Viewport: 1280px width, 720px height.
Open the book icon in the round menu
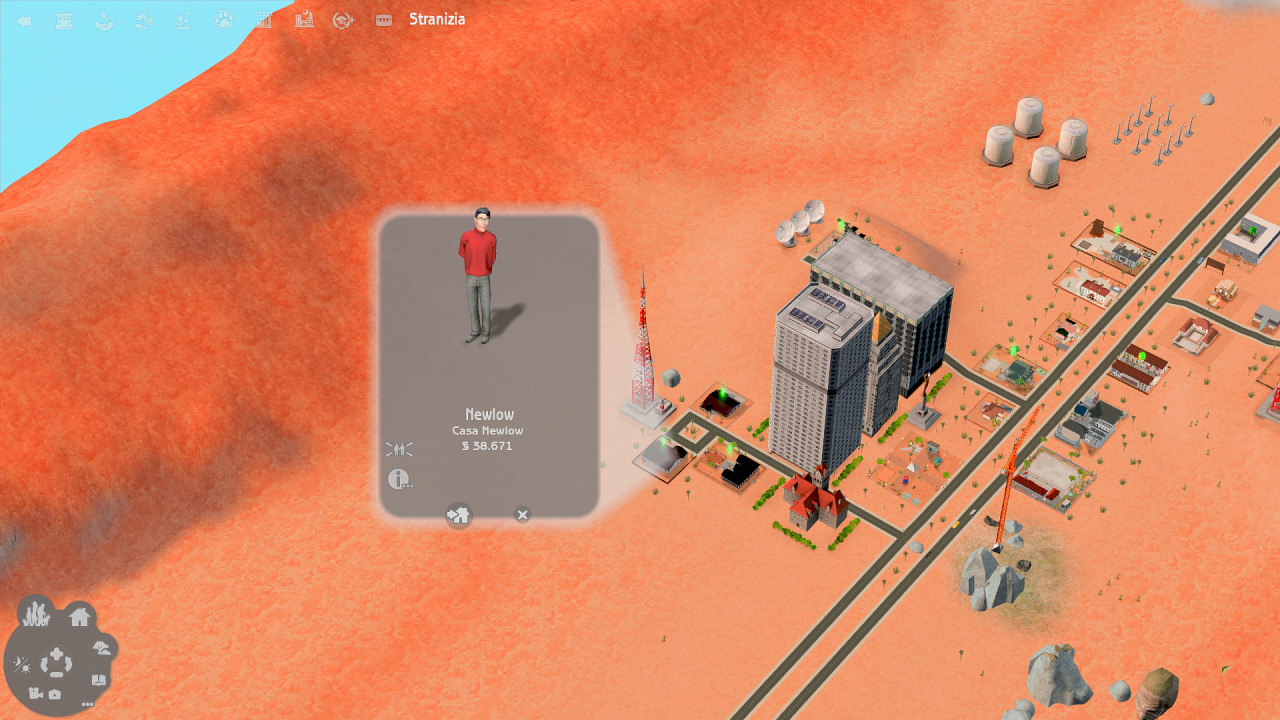(x=98, y=680)
